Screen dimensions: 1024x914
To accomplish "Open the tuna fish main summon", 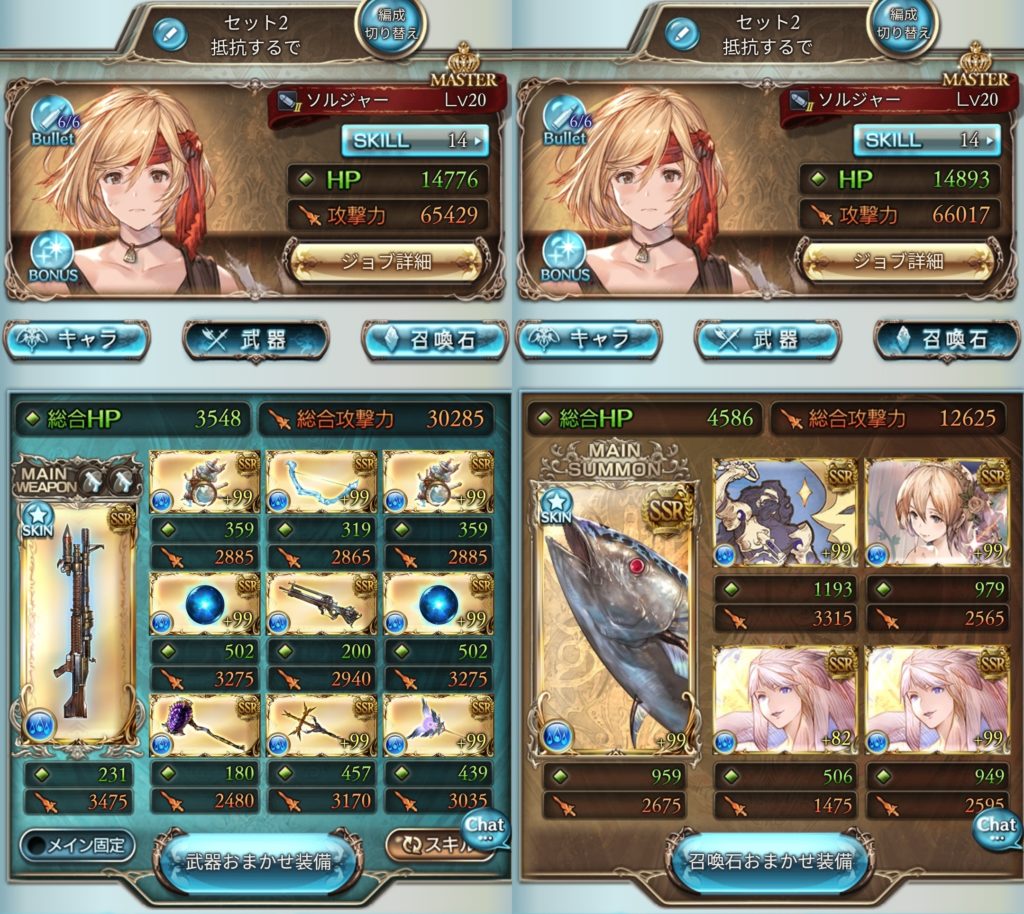I will tap(615, 620).
